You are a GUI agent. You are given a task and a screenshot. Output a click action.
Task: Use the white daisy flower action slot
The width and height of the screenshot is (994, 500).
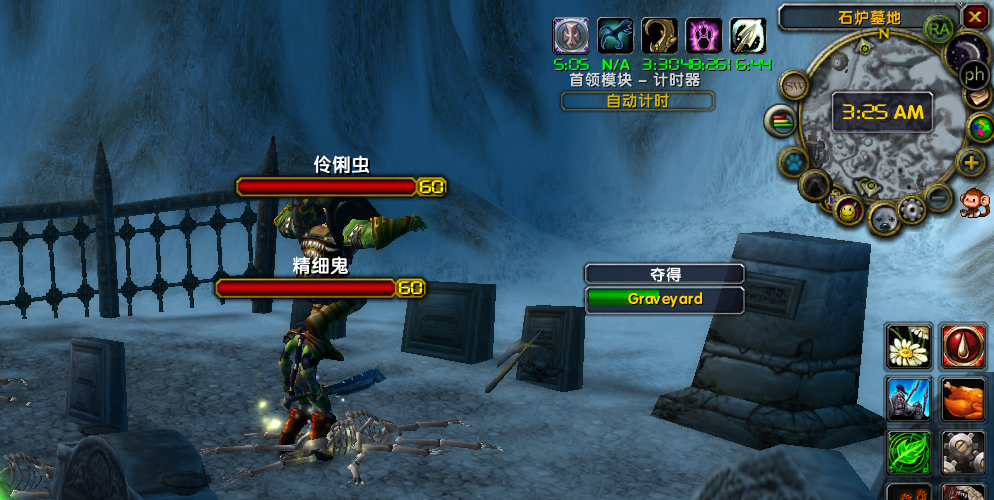909,346
